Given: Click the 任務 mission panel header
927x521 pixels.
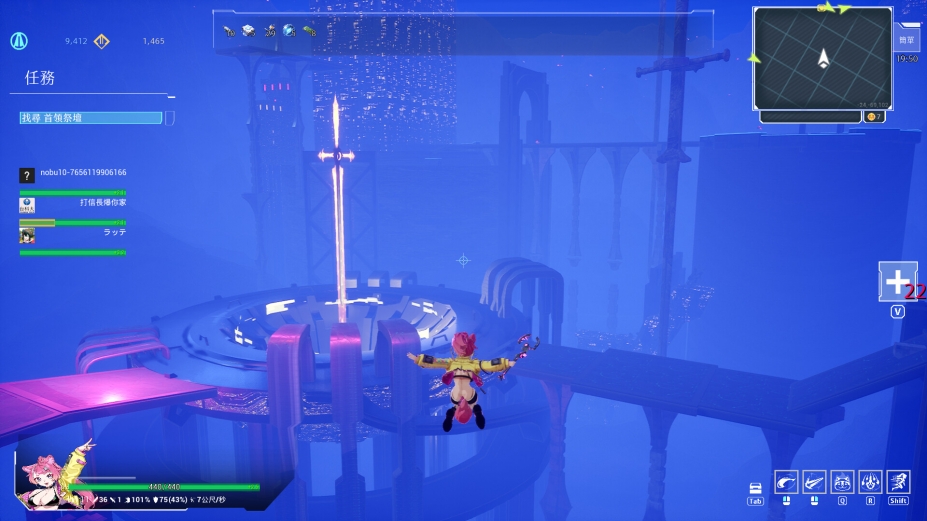Looking at the screenshot, I should (x=39, y=77).
